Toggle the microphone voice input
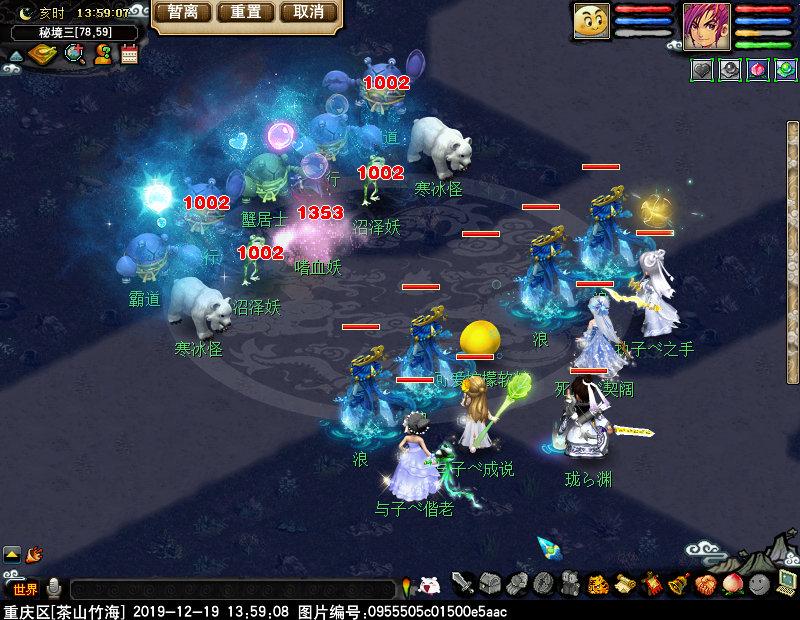 (x=54, y=588)
